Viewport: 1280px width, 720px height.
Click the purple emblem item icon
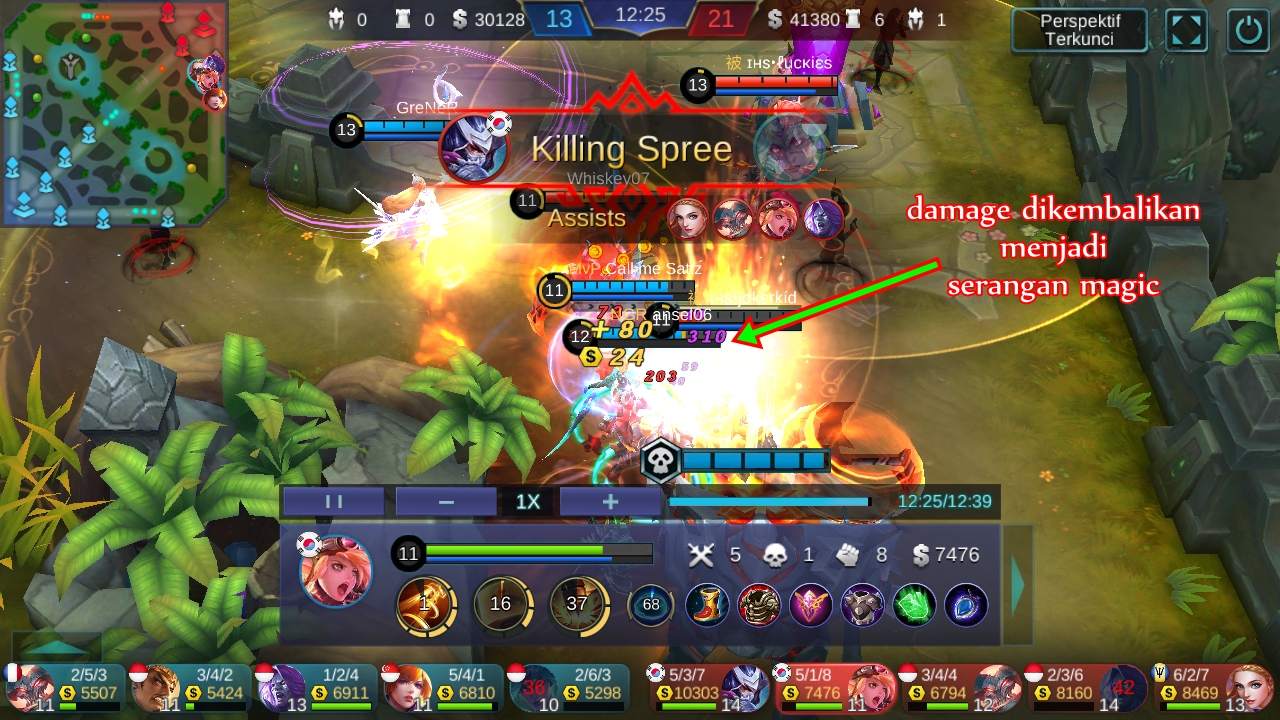click(x=811, y=606)
